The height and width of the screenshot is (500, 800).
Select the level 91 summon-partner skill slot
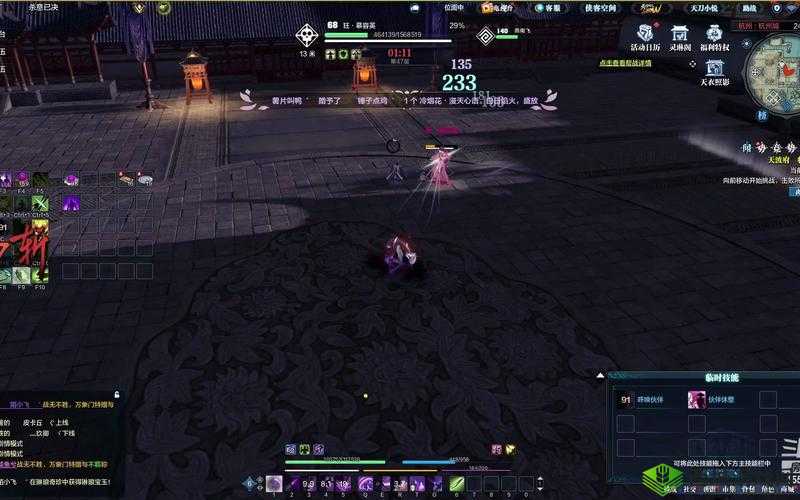[627, 400]
